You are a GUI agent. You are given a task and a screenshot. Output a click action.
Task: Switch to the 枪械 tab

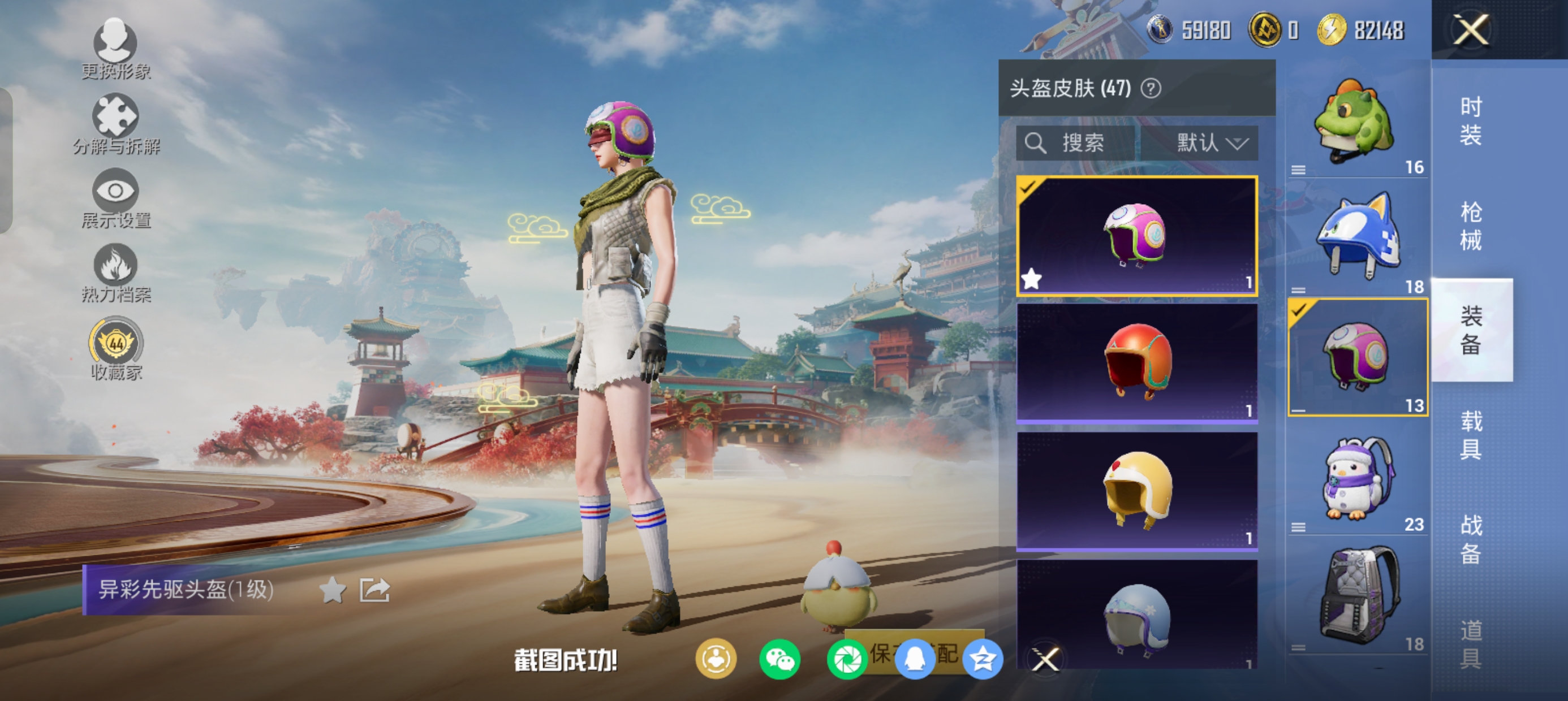1470,225
